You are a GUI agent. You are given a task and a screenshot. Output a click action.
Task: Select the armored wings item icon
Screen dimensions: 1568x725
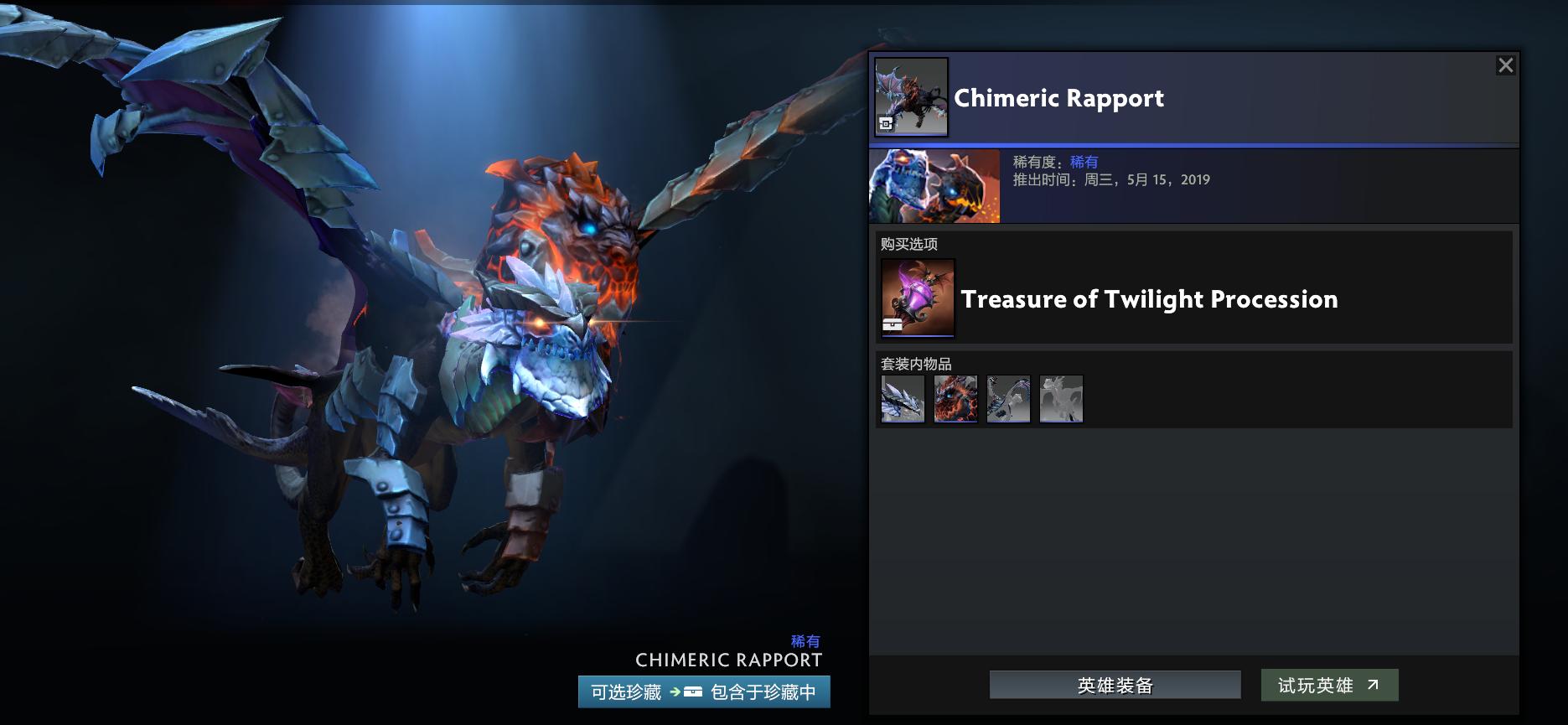pos(1008,399)
